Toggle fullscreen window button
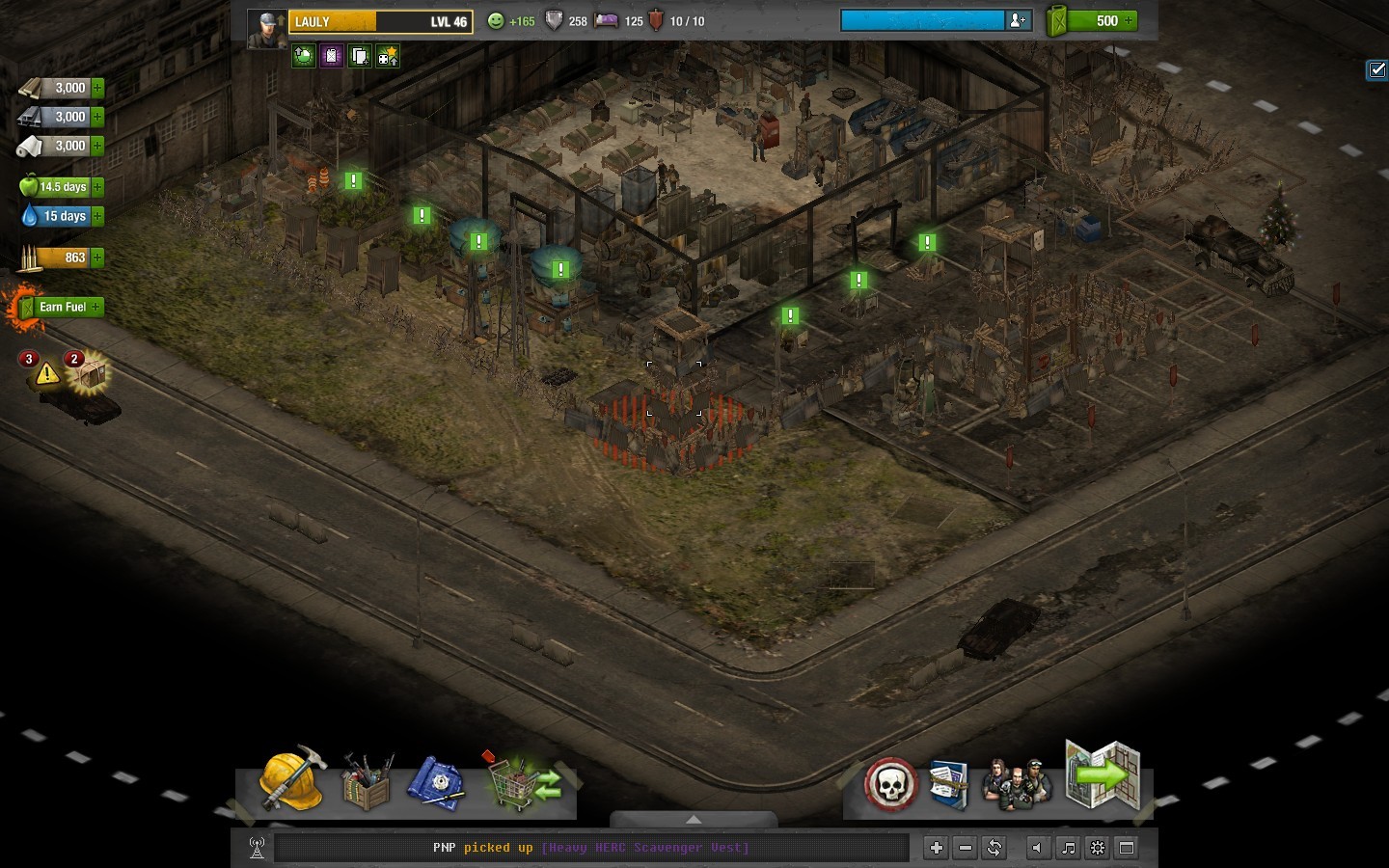 [1126, 848]
